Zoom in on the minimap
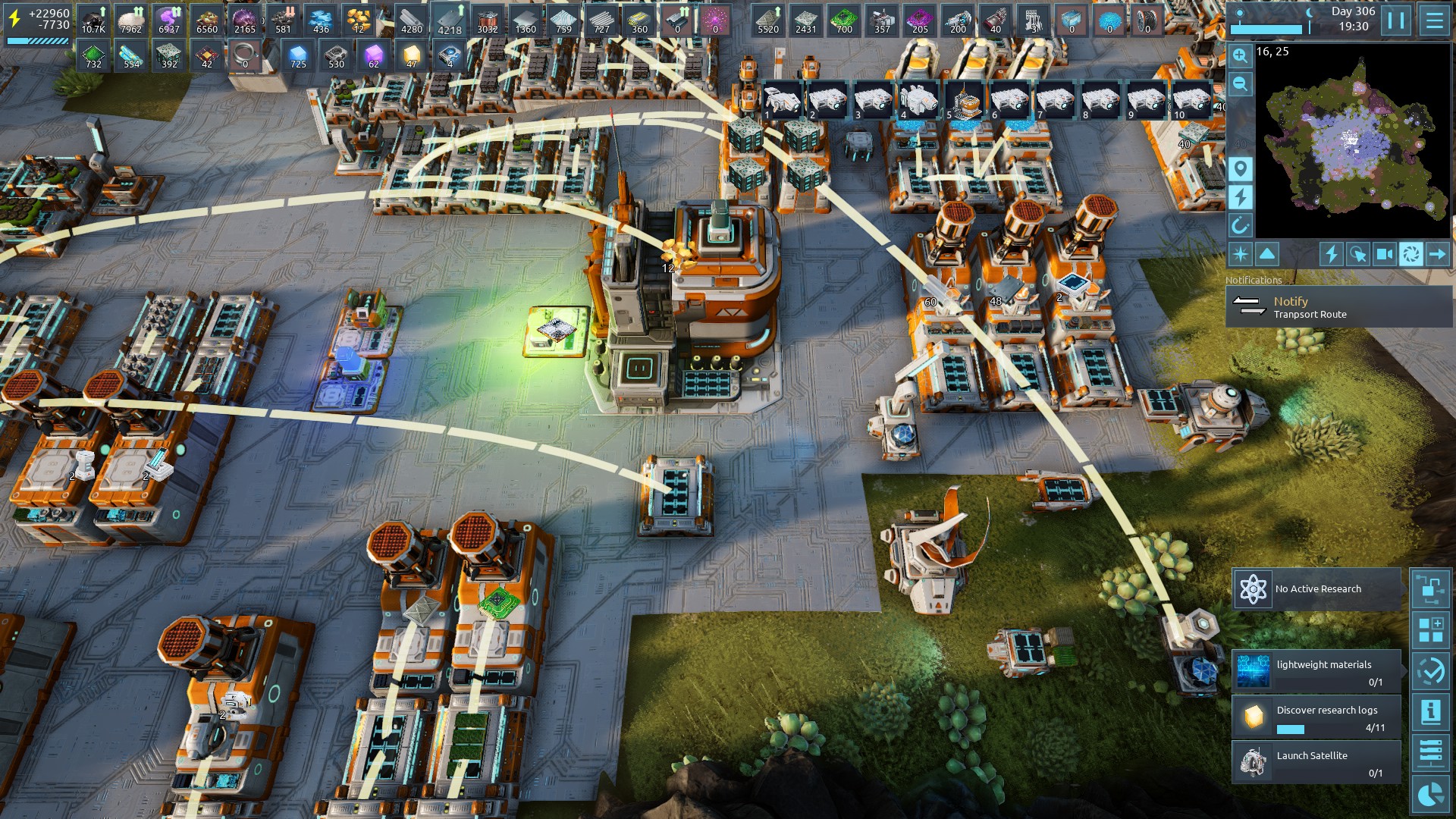 (x=1240, y=55)
